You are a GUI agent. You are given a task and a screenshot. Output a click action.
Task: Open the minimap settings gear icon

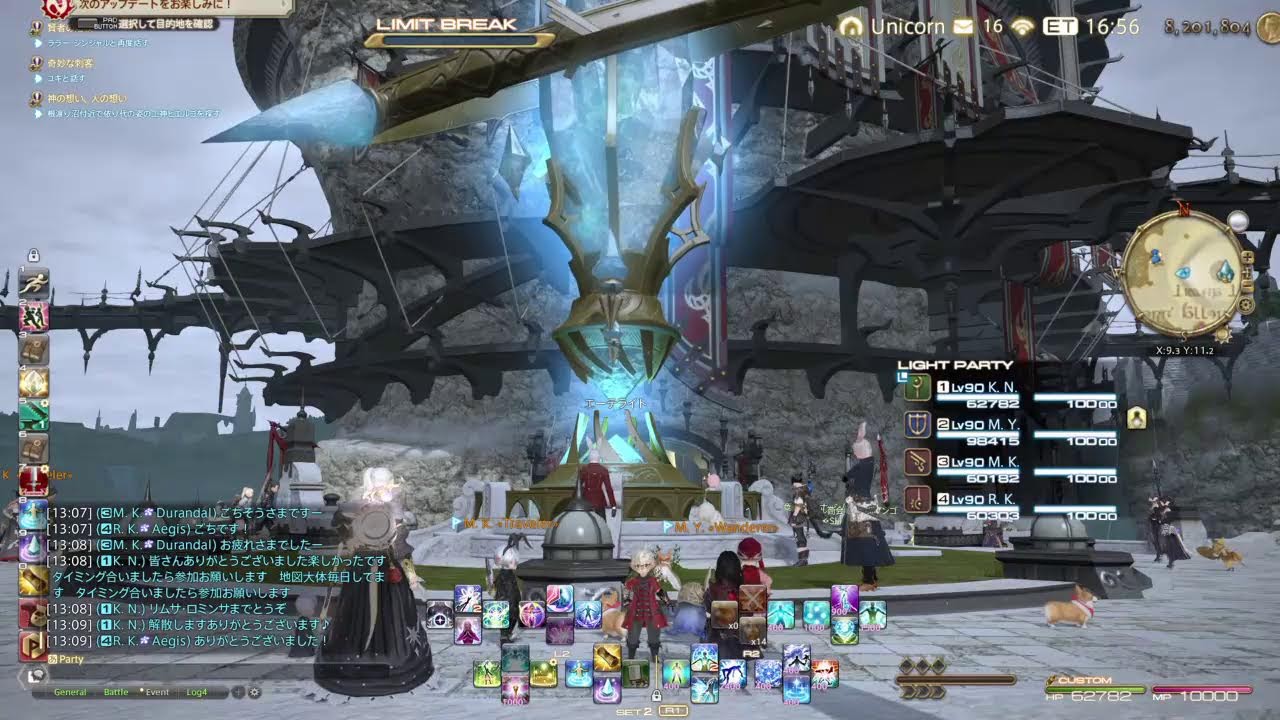[x=1245, y=304]
